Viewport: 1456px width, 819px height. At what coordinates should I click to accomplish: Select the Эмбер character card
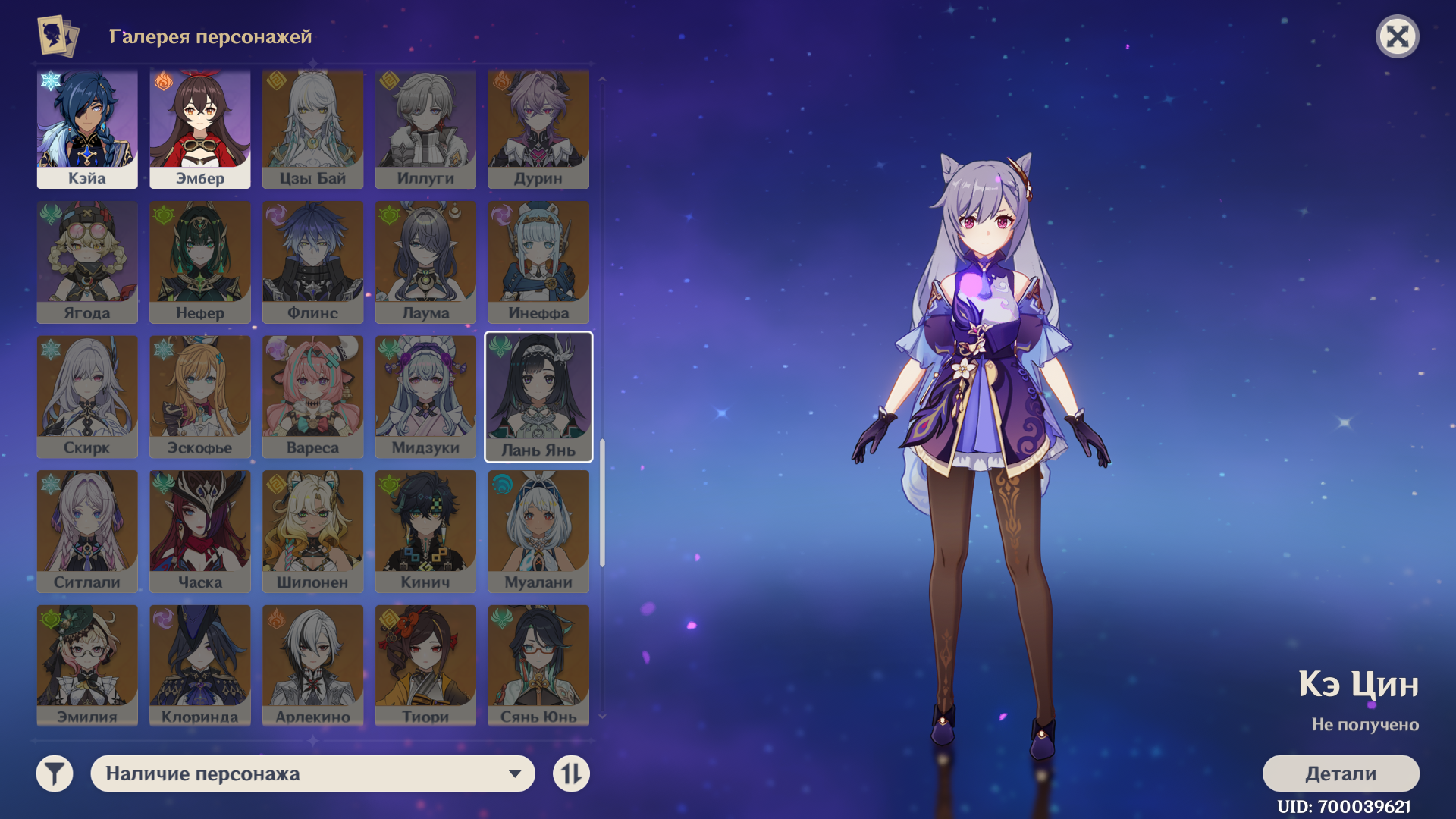[x=200, y=129]
